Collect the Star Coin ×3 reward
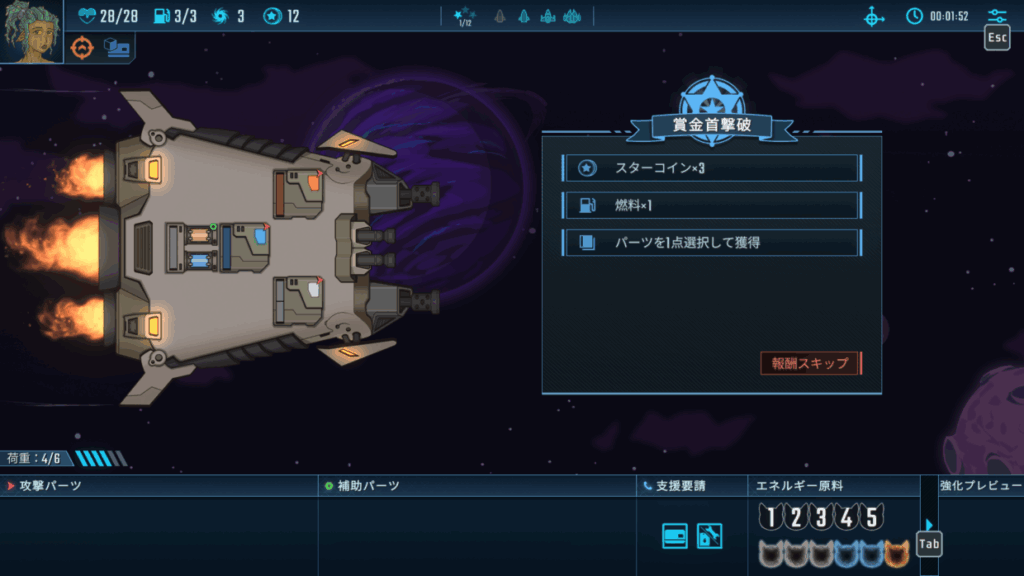The image size is (1024, 576). 711,168
